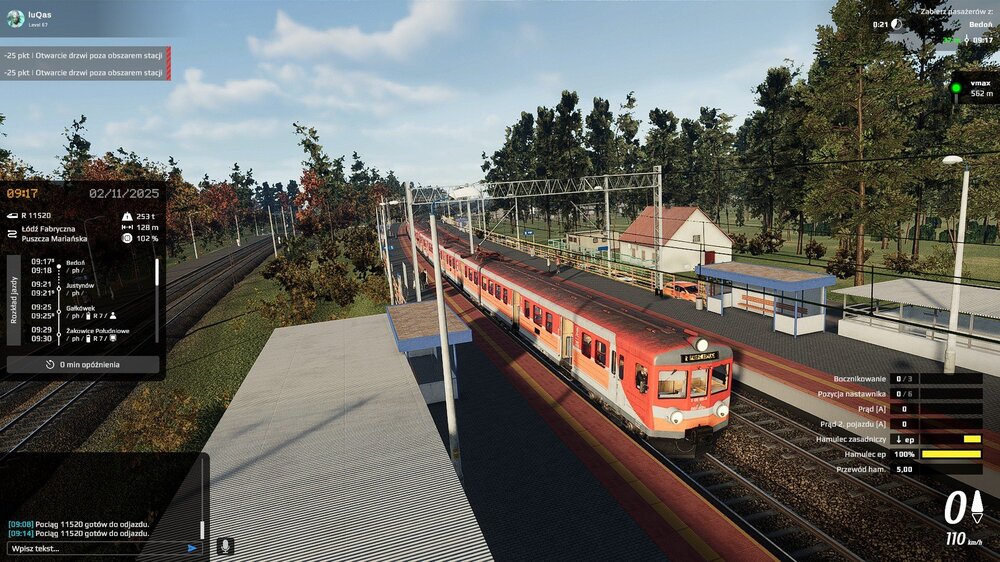This screenshot has width=1000, height=562.
Task: Click the chat text input field
Action: coord(95,548)
